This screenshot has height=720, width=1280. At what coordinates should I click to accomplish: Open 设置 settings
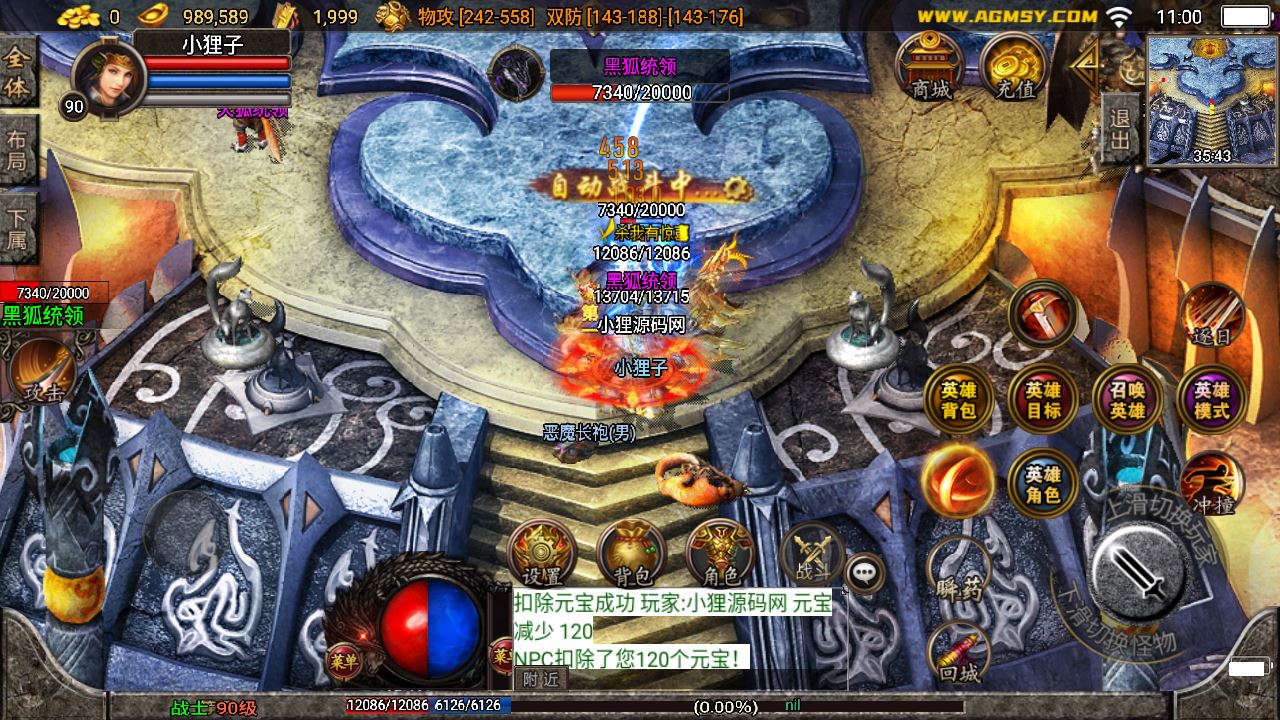tap(542, 553)
